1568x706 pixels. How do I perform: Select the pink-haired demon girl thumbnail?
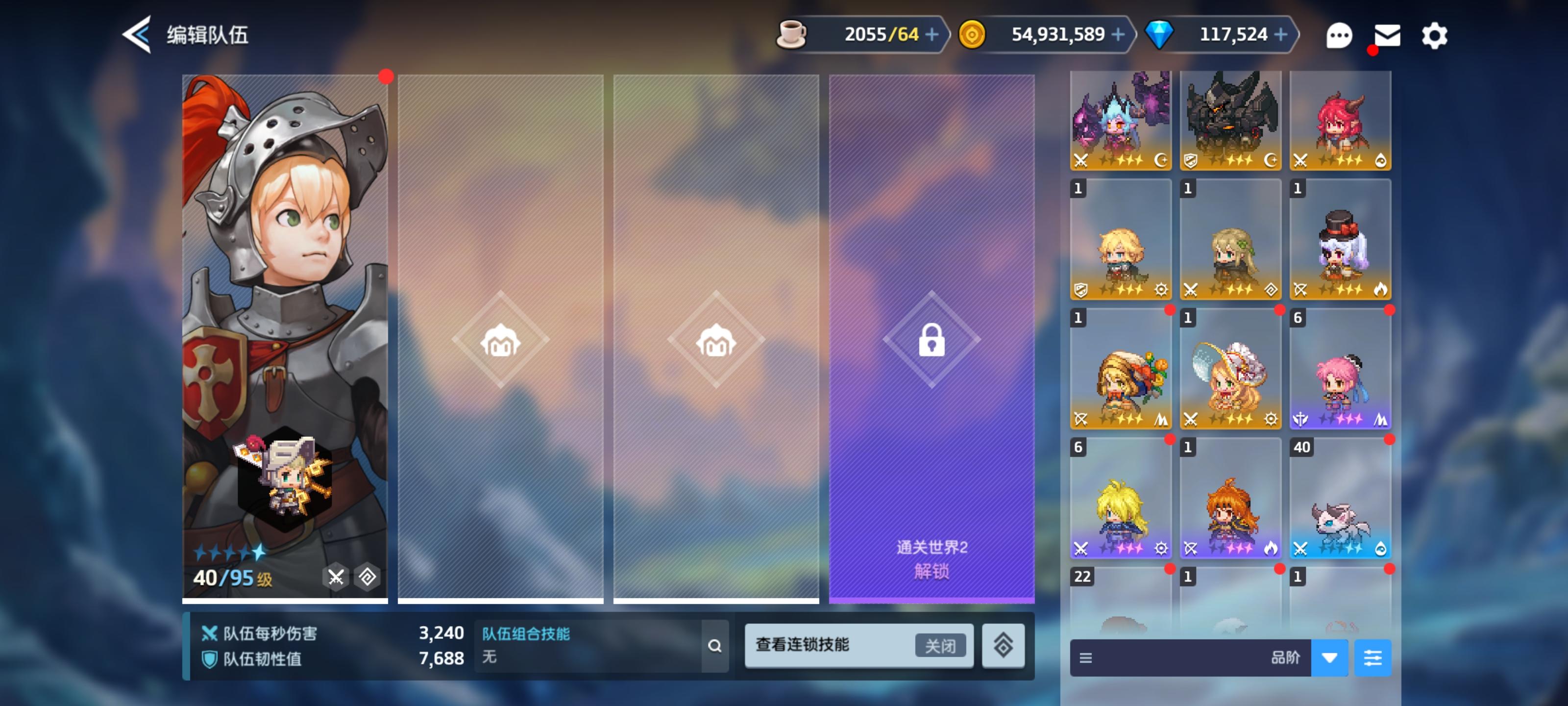pos(1340,119)
